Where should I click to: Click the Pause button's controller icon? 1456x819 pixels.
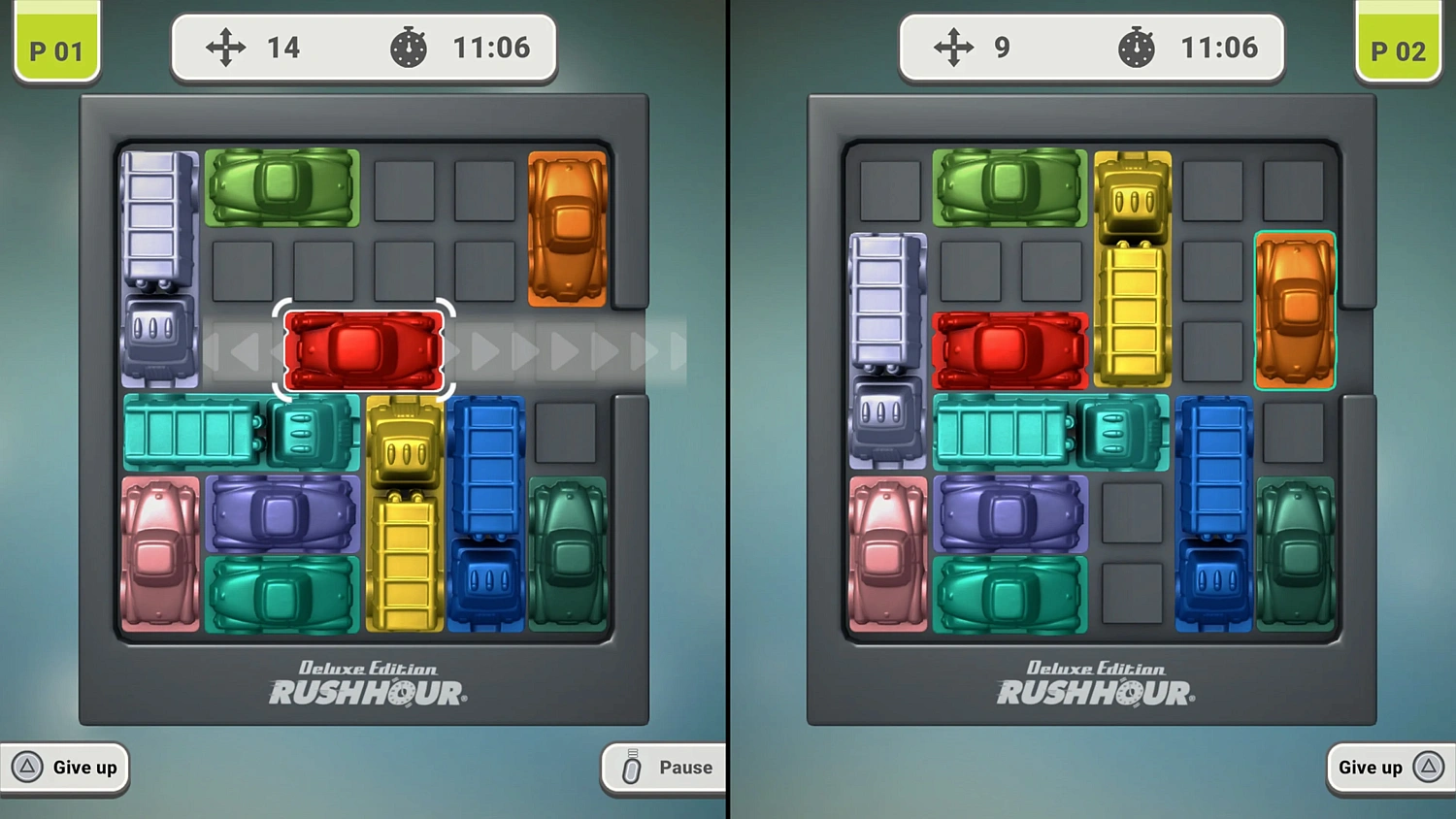click(632, 768)
